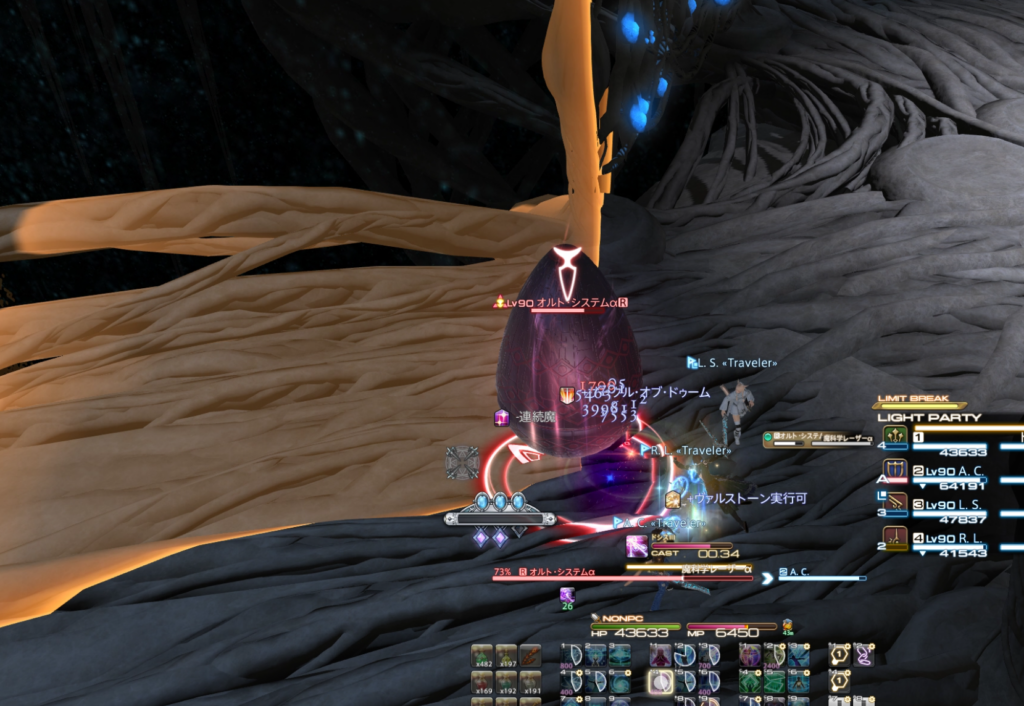Use the item stack labeled x197

pos(507,656)
